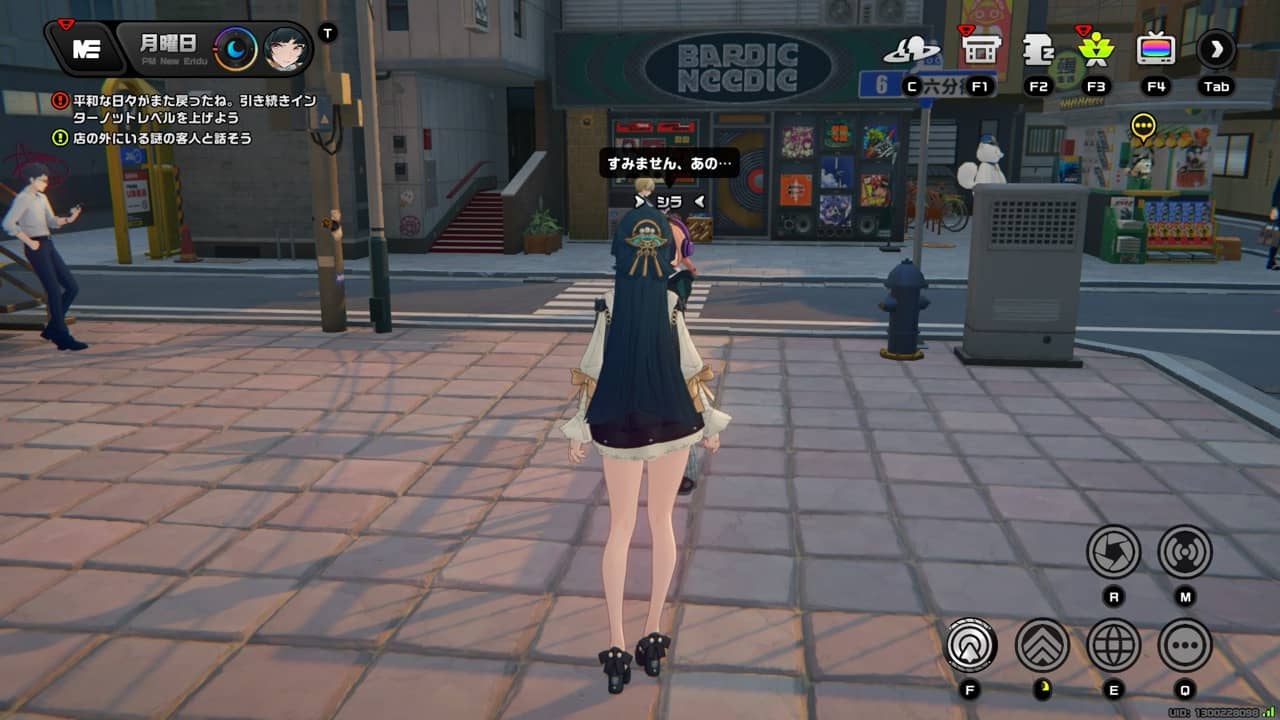
Task: Open the globe icon button
Action: 1113,645
